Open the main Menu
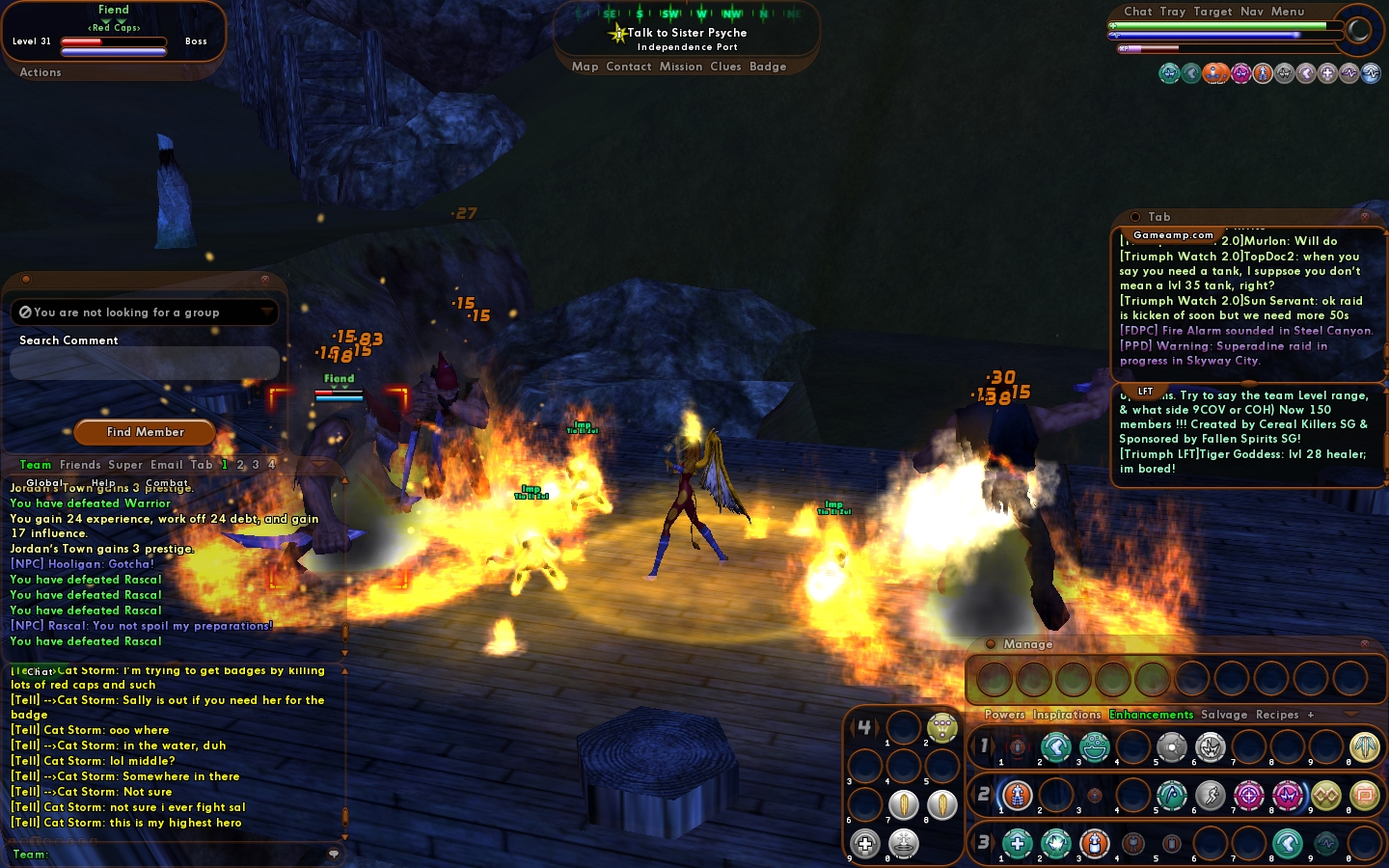 tap(1288, 12)
